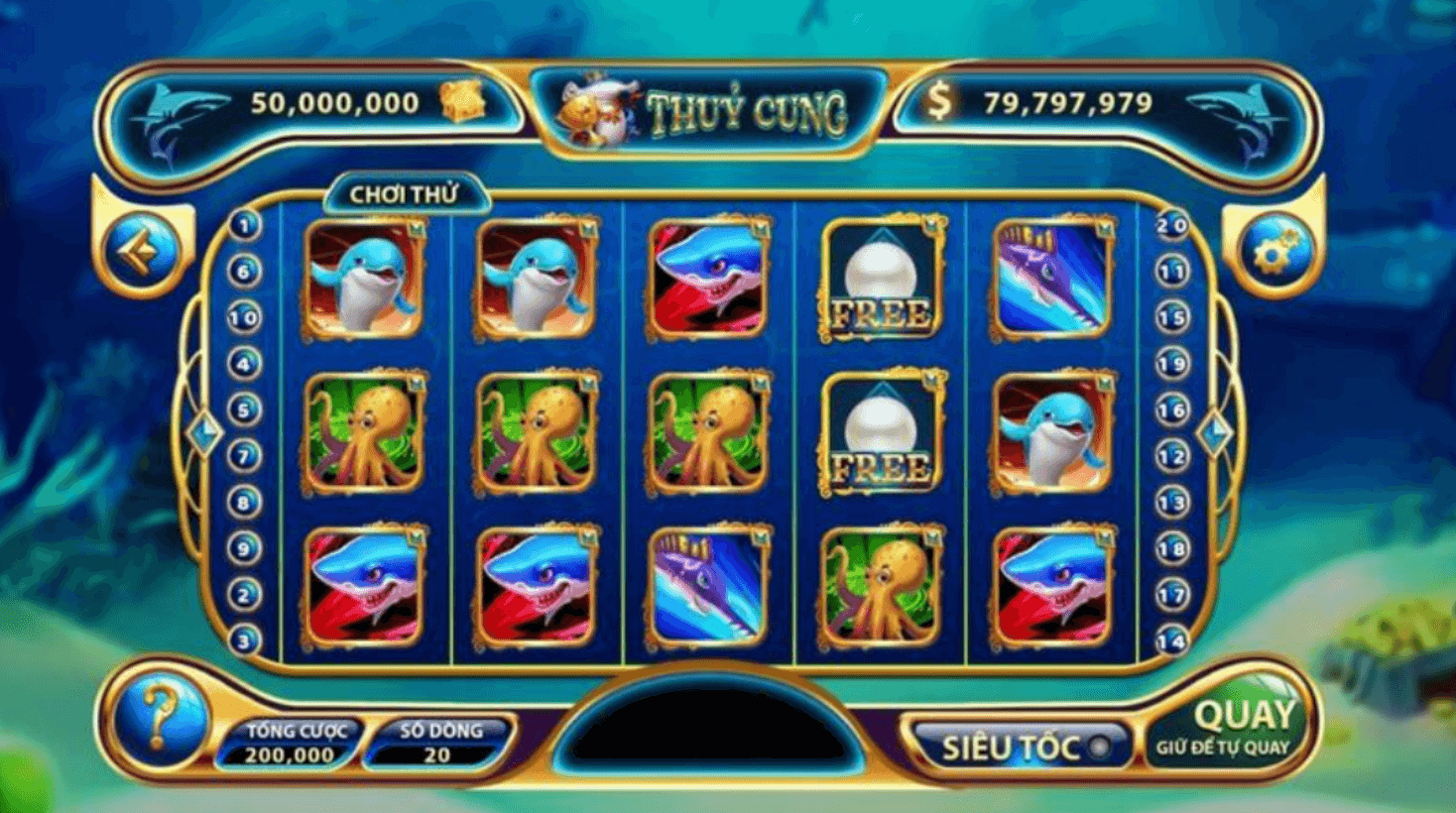Click the dollar sign icon before the balance

(x=942, y=99)
